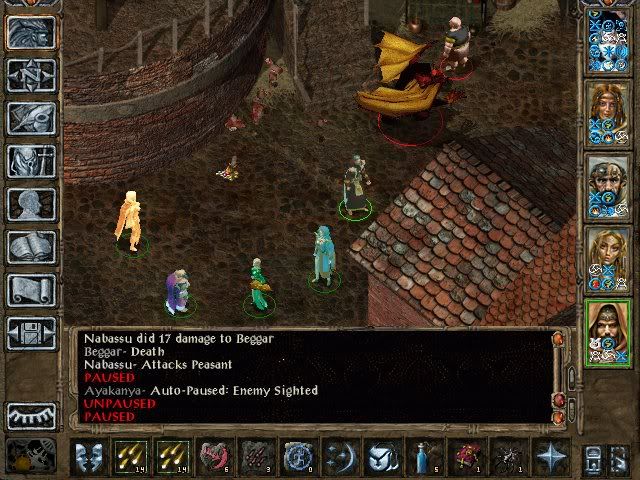Rest the party using the closed-eye button

pos(31,415)
